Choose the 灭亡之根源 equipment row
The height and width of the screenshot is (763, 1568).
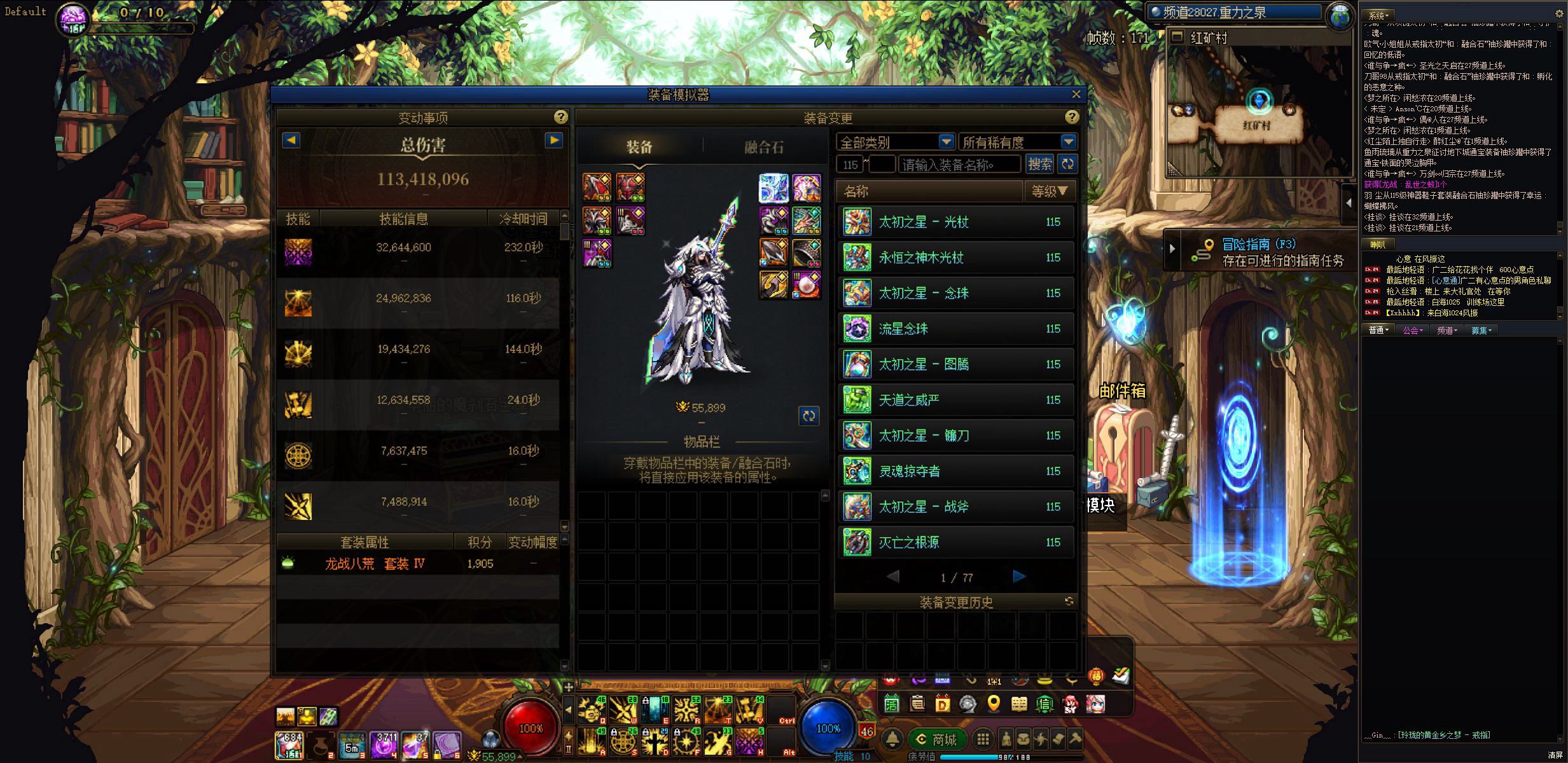point(957,542)
